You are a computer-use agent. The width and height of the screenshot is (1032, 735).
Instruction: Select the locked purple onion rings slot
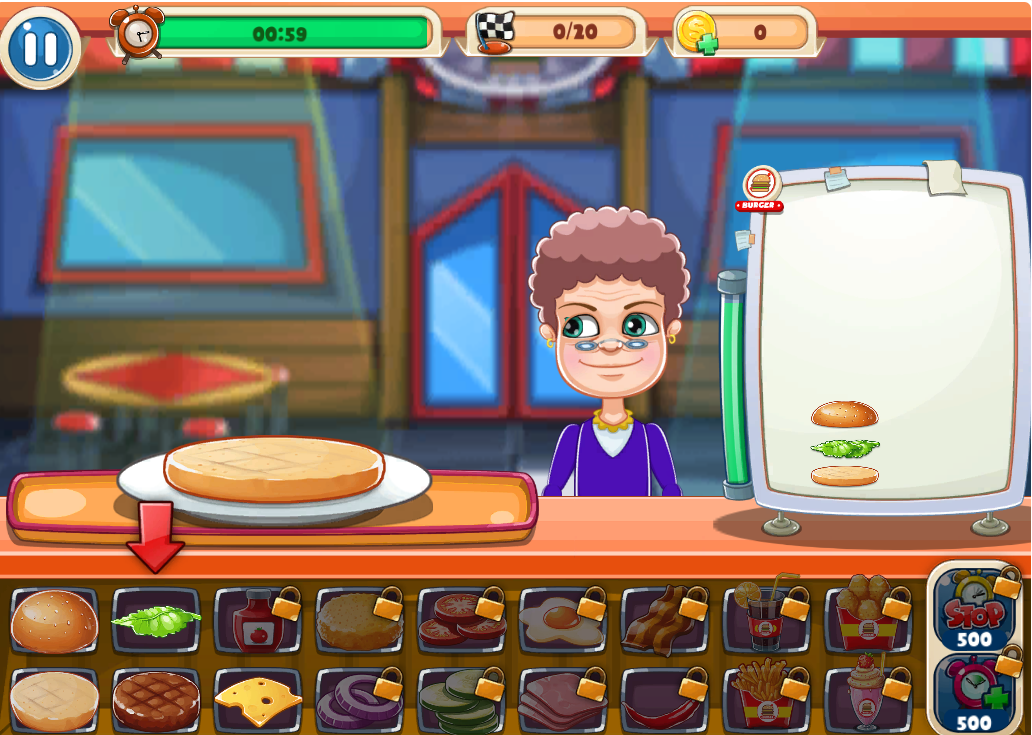pyautogui.click(x=359, y=700)
